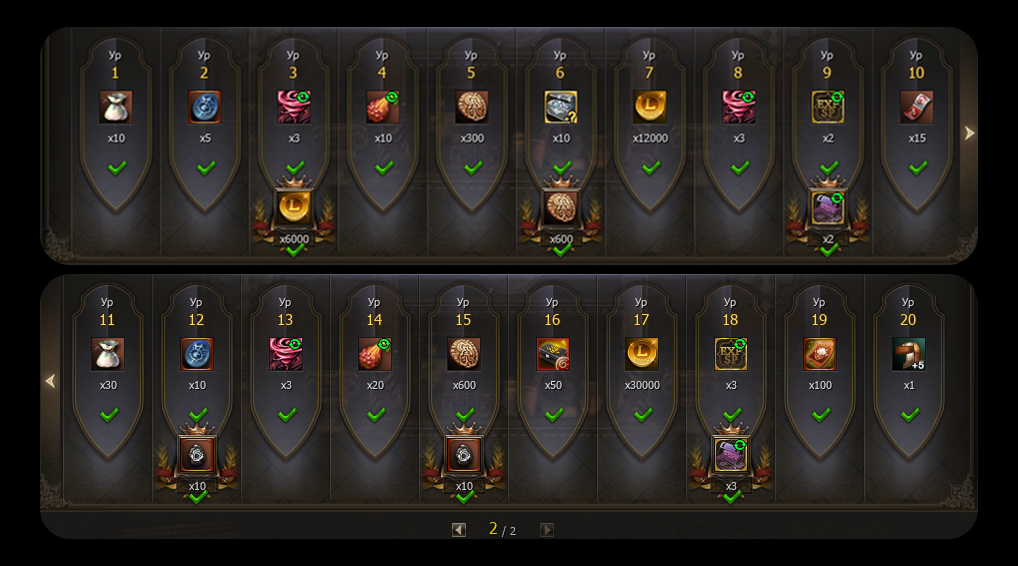
Task: Choose the level 10 red scroll reward
Action: [916, 107]
